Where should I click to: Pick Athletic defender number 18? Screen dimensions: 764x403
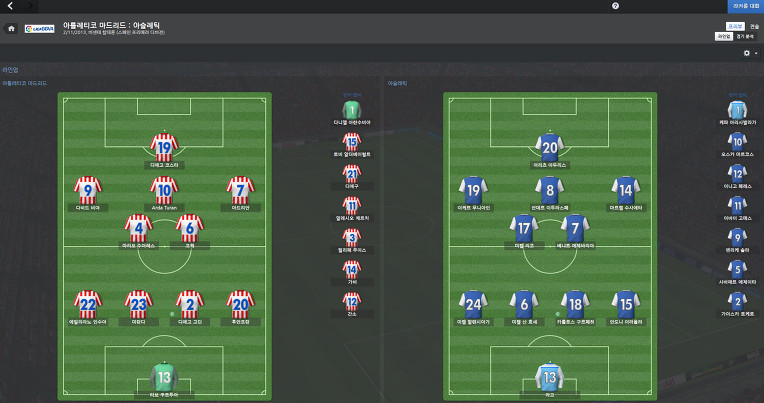(574, 304)
